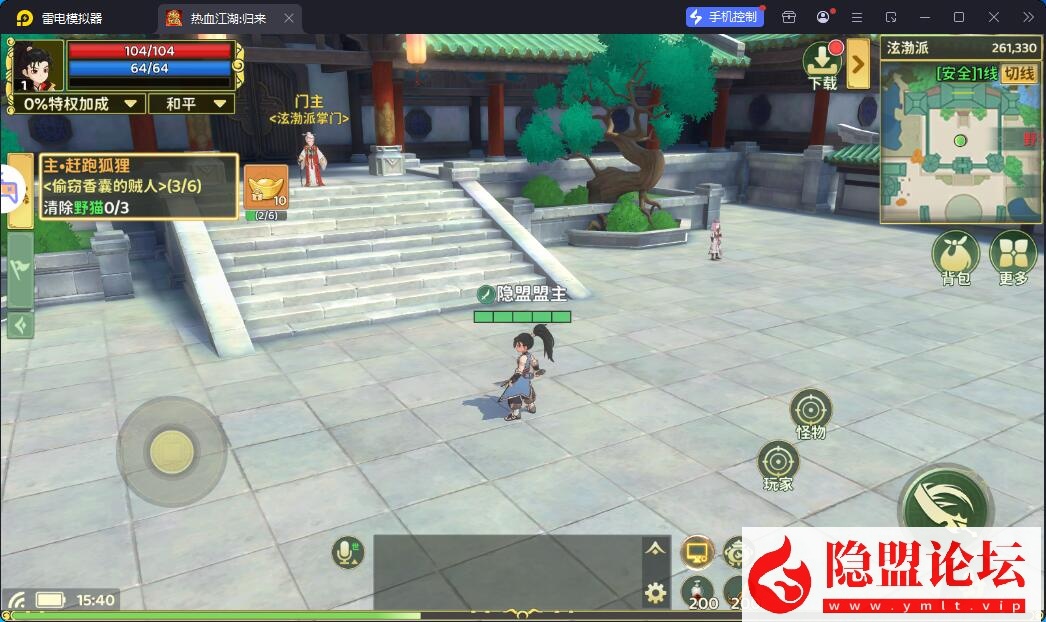1046x622 pixels.
Task: Click the yellow monitor icon
Action: click(x=696, y=551)
